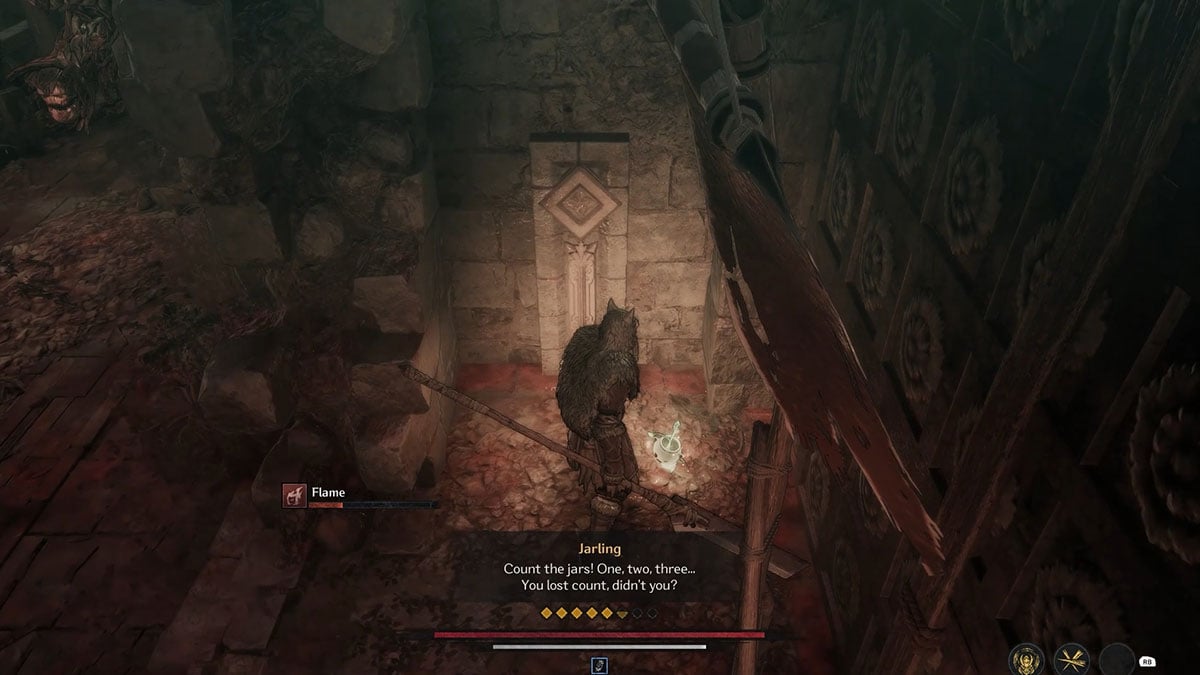Click the Flame status effect icon
1200x675 pixels.
click(294, 494)
